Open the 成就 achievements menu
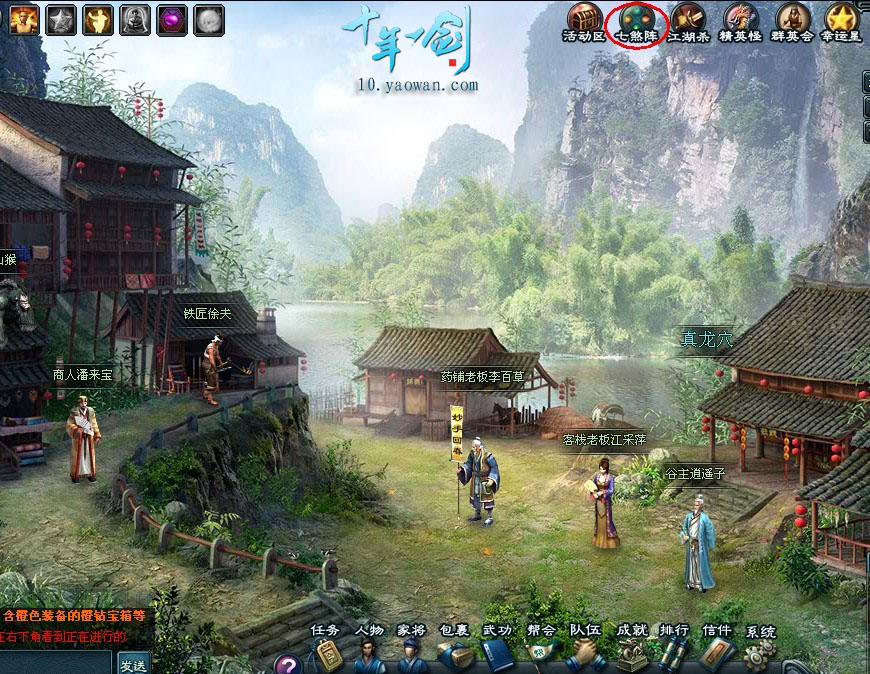Viewport: 870px width, 674px height. (631, 654)
